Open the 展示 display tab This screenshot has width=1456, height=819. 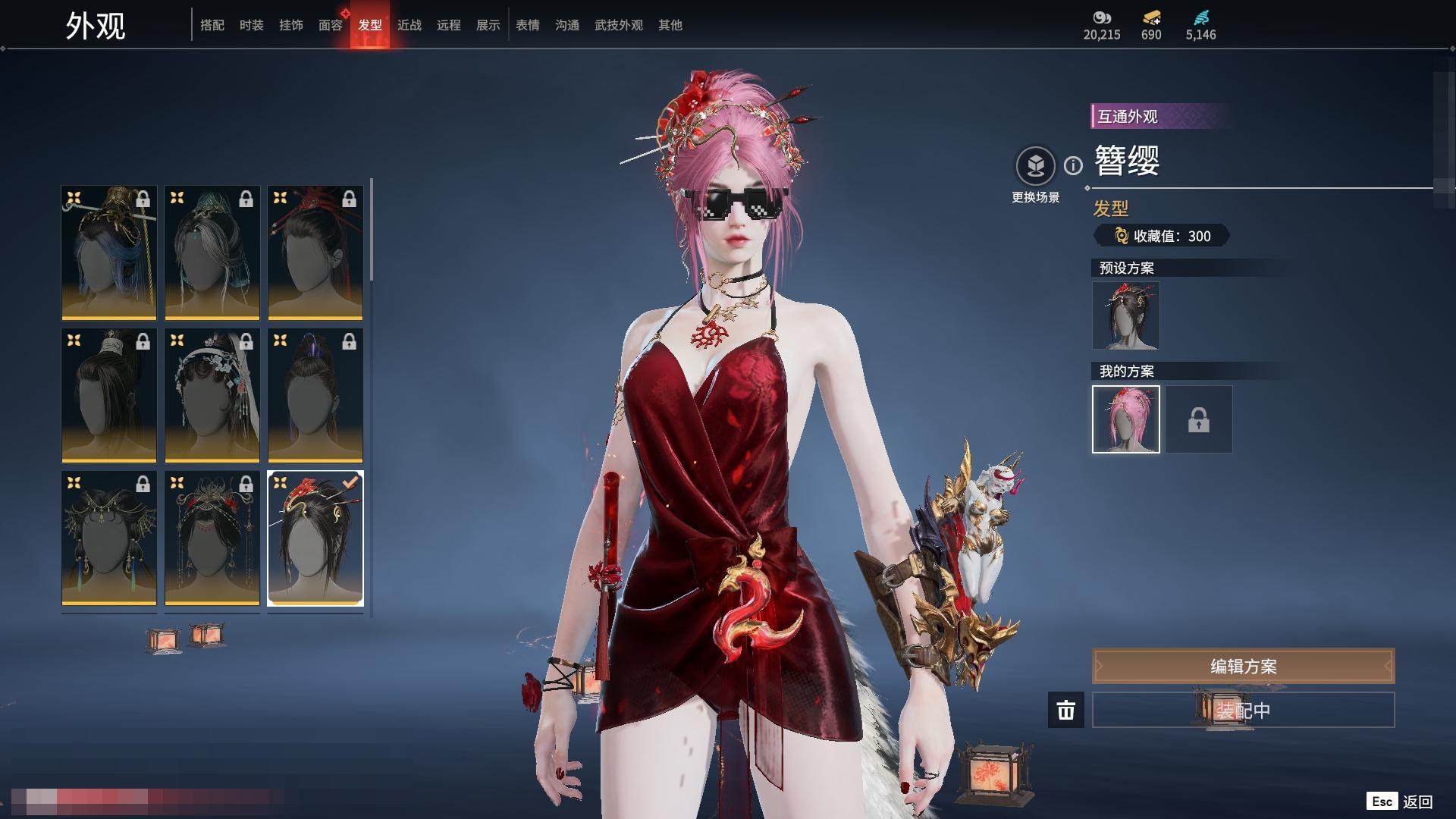[488, 25]
